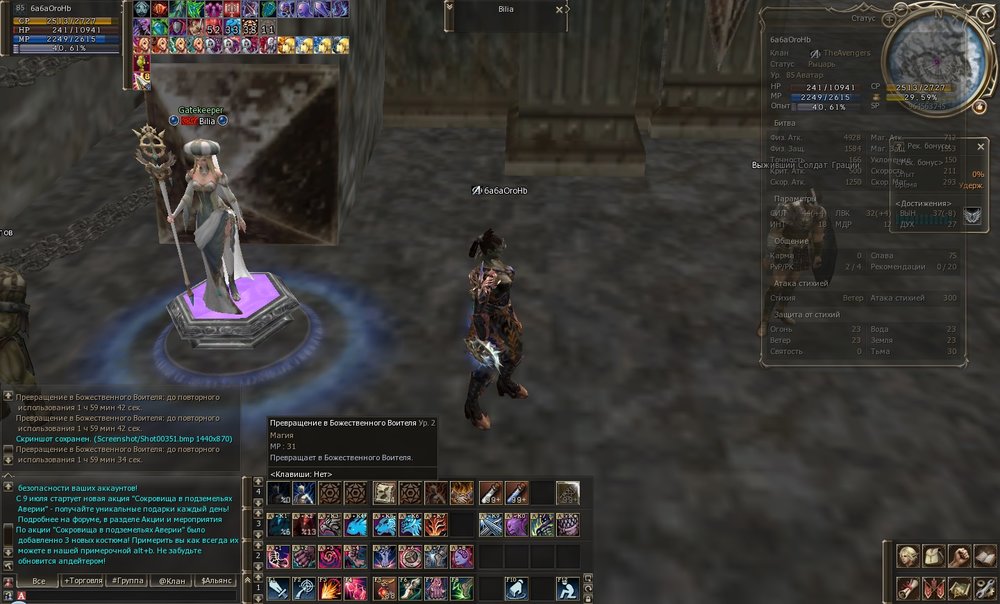Click the chat message input field

pos(130,596)
